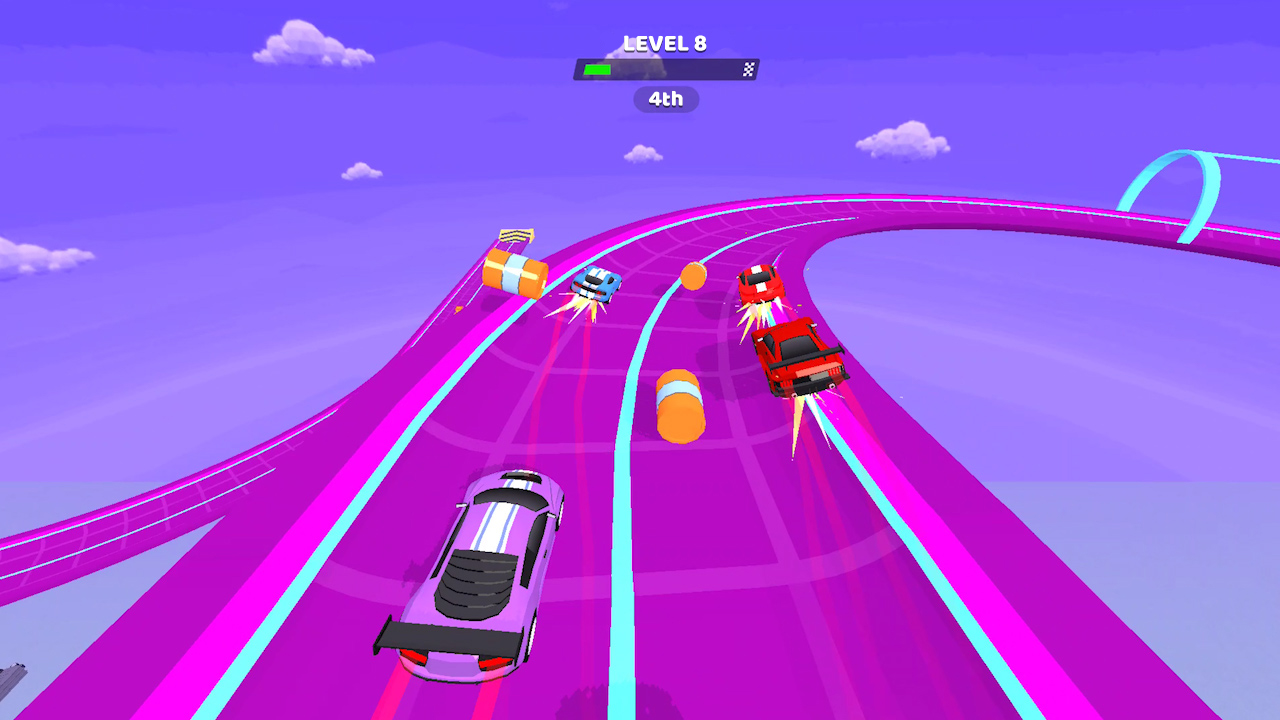Click the checkered flag finish icon

pyautogui.click(x=748, y=68)
